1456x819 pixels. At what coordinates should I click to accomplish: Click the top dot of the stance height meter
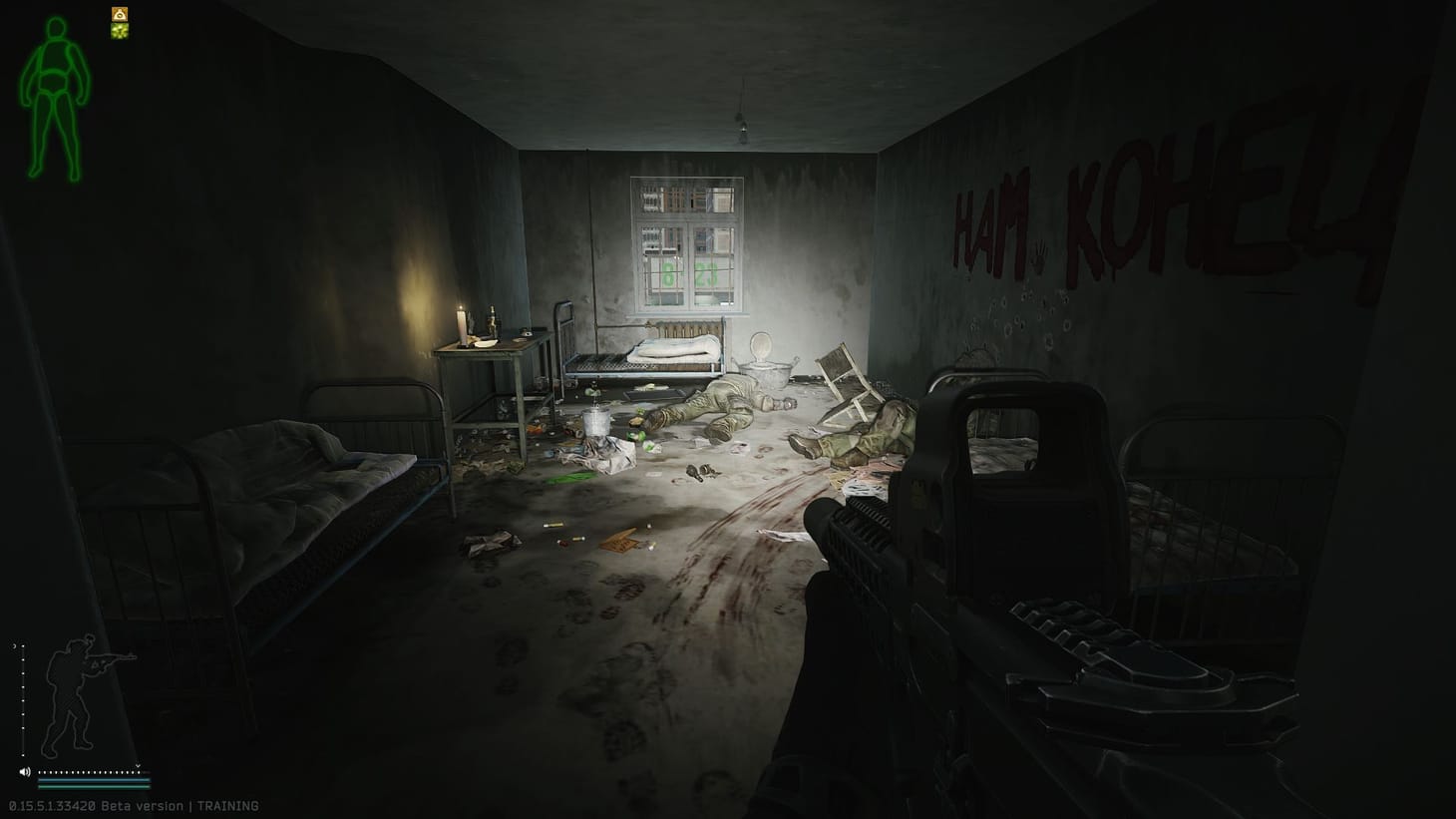23,646
